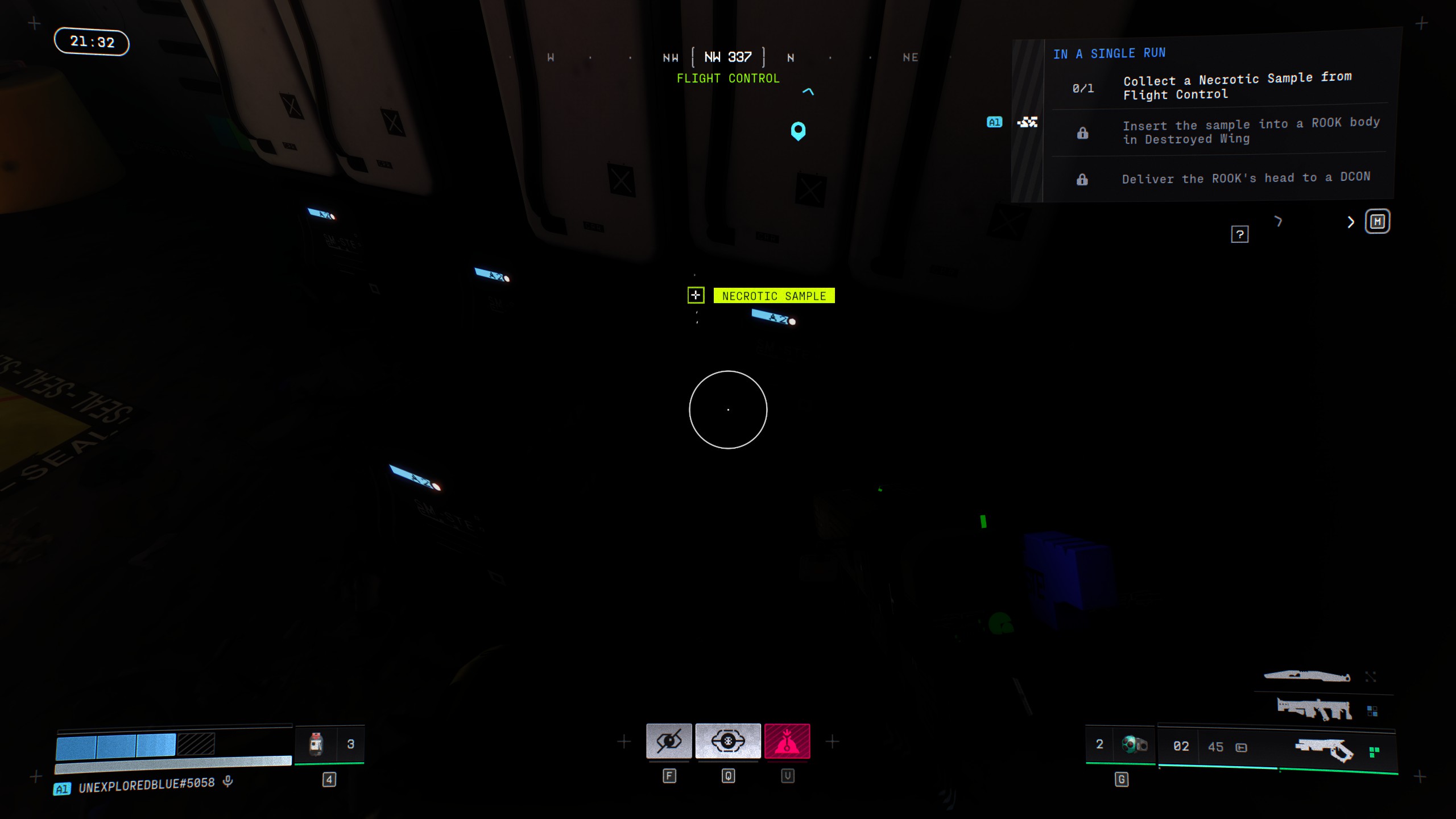Select the locked Deliver the ROOK's head objective
Image resolution: width=1456 pixels, height=819 pixels.
coord(1246,178)
